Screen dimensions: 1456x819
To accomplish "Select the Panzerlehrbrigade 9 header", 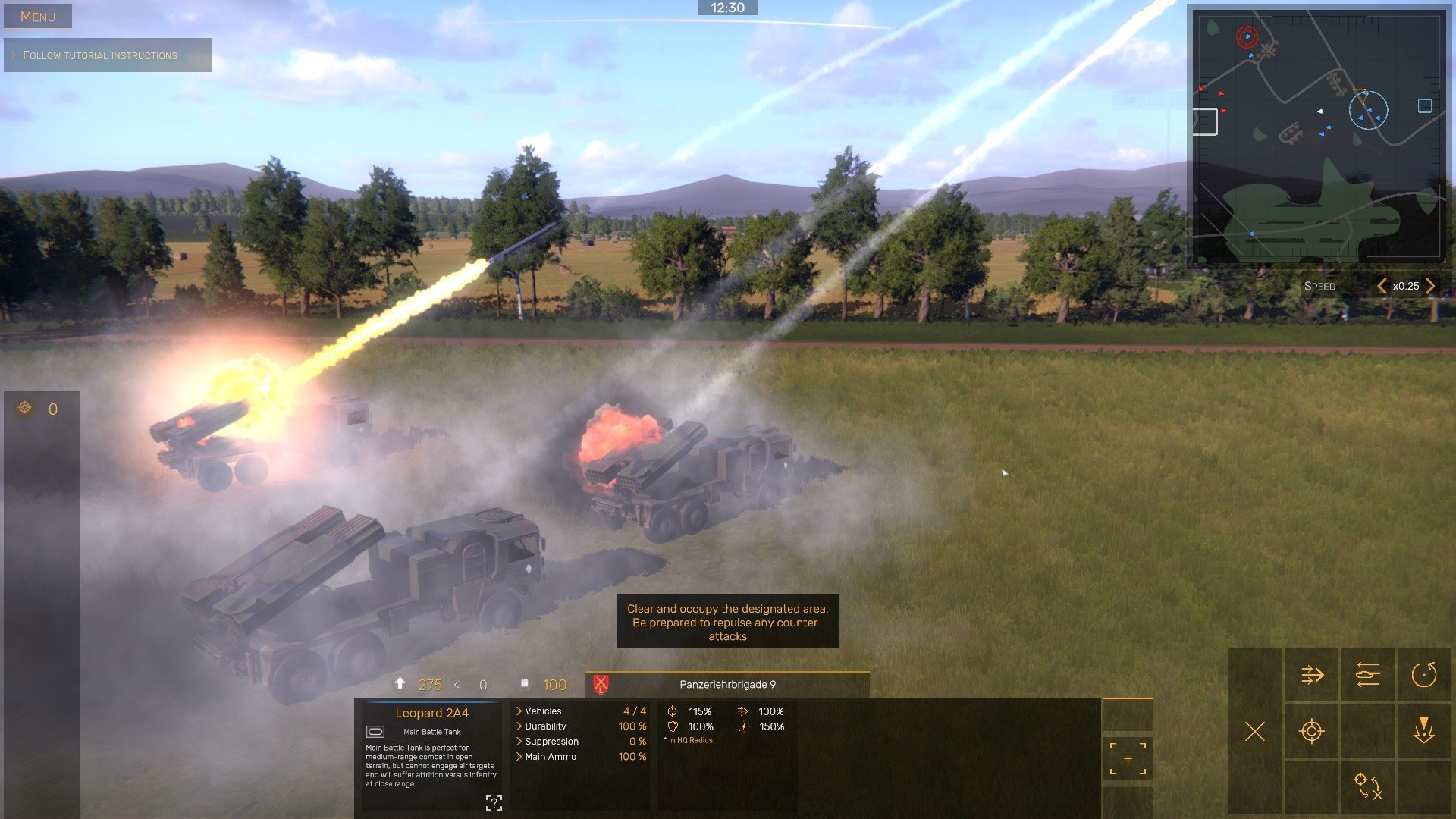I will pyautogui.click(x=727, y=685).
